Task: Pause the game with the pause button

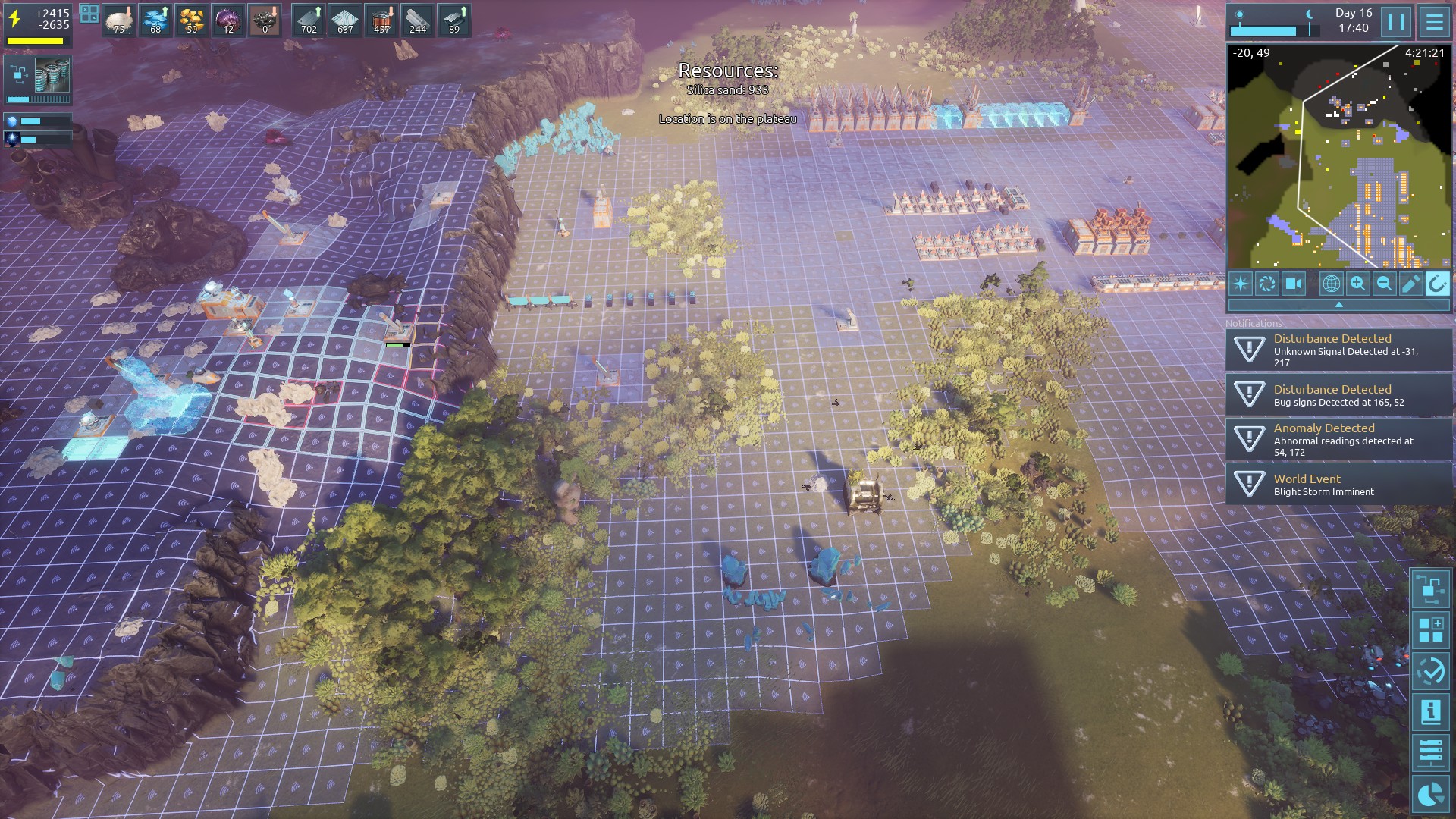Action: point(1396,21)
